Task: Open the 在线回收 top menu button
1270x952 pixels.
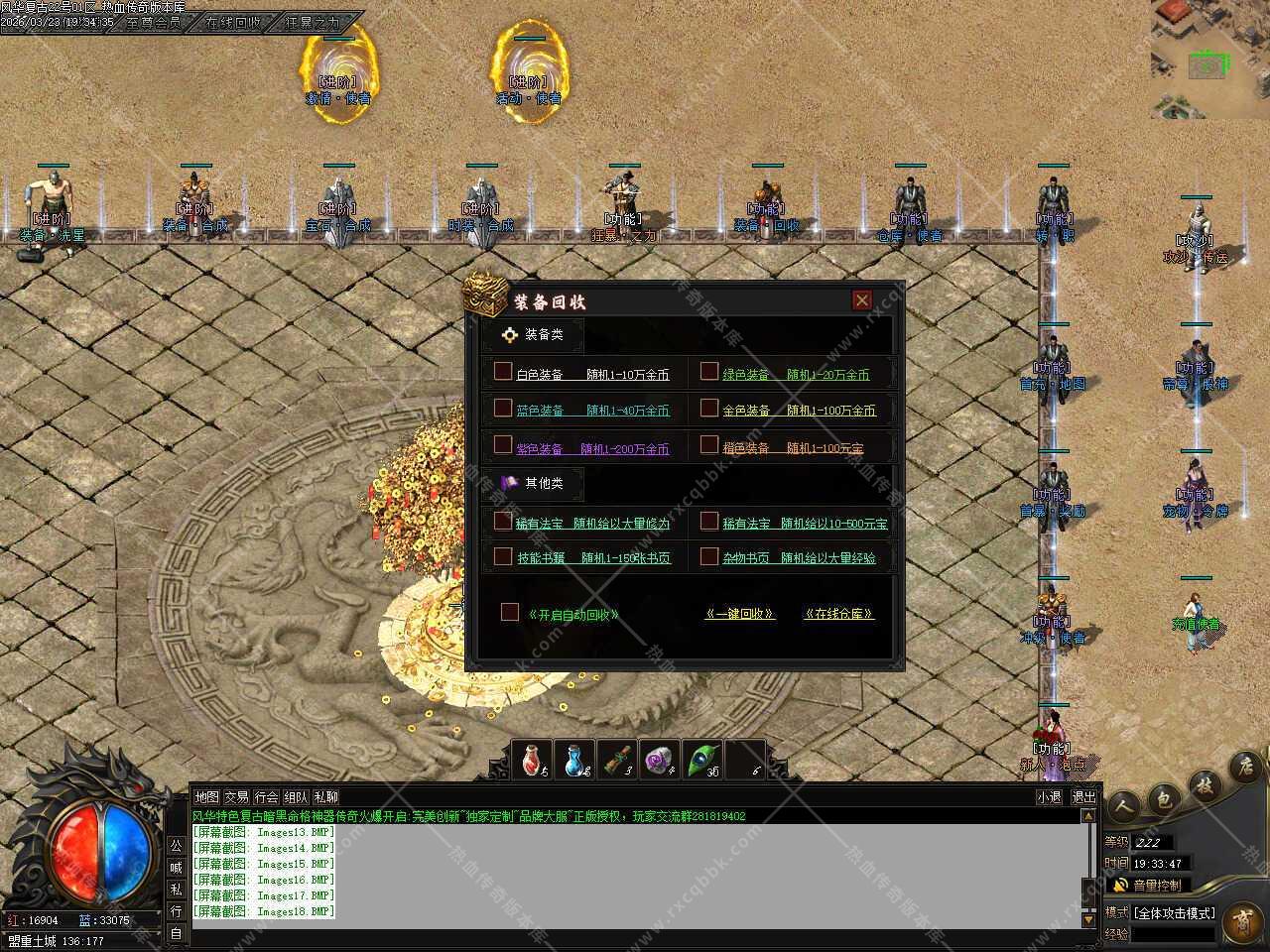Action: [233, 22]
